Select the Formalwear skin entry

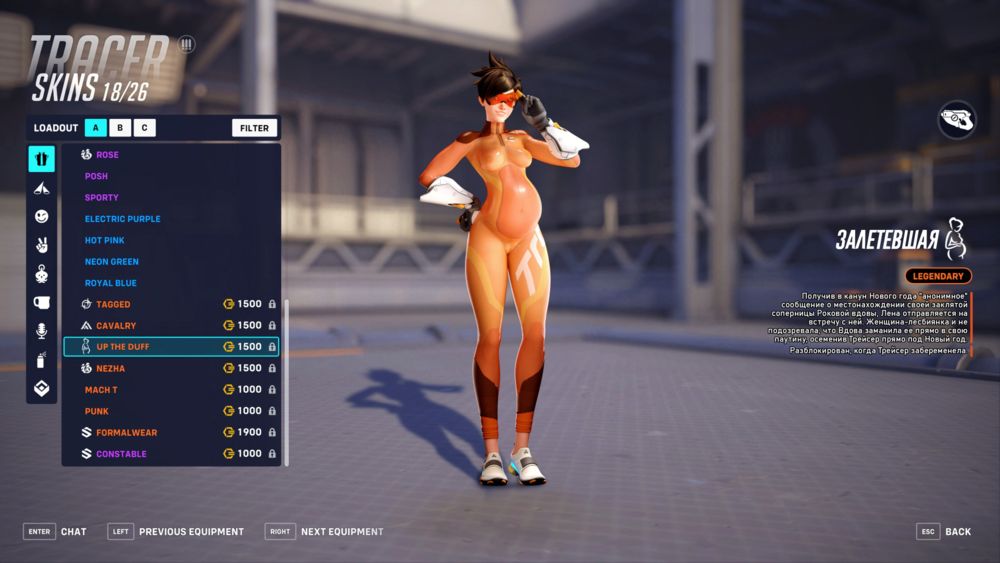[x=126, y=433]
